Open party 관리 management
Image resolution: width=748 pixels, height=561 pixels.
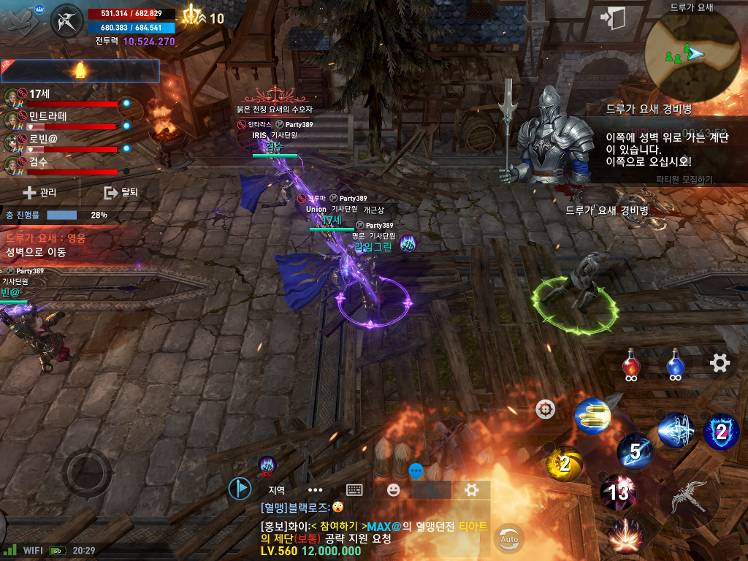coord(40,192)
